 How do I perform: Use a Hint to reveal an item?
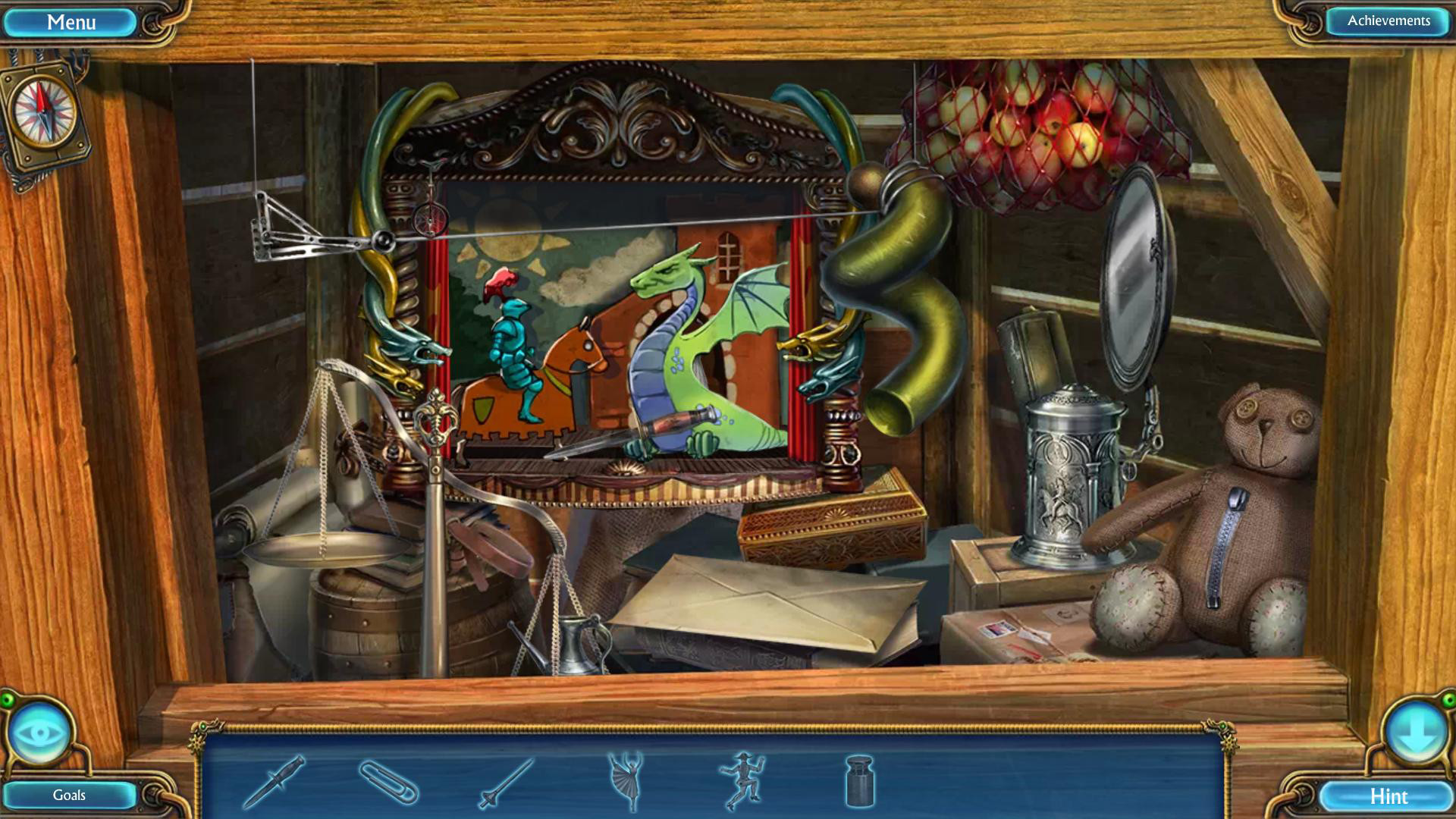[x=1389, y=797]
